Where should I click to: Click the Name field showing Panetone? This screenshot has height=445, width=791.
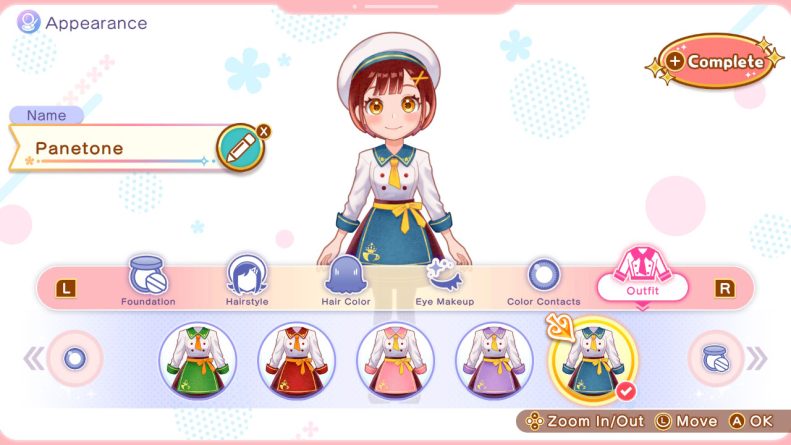click(x=115, y=148)
